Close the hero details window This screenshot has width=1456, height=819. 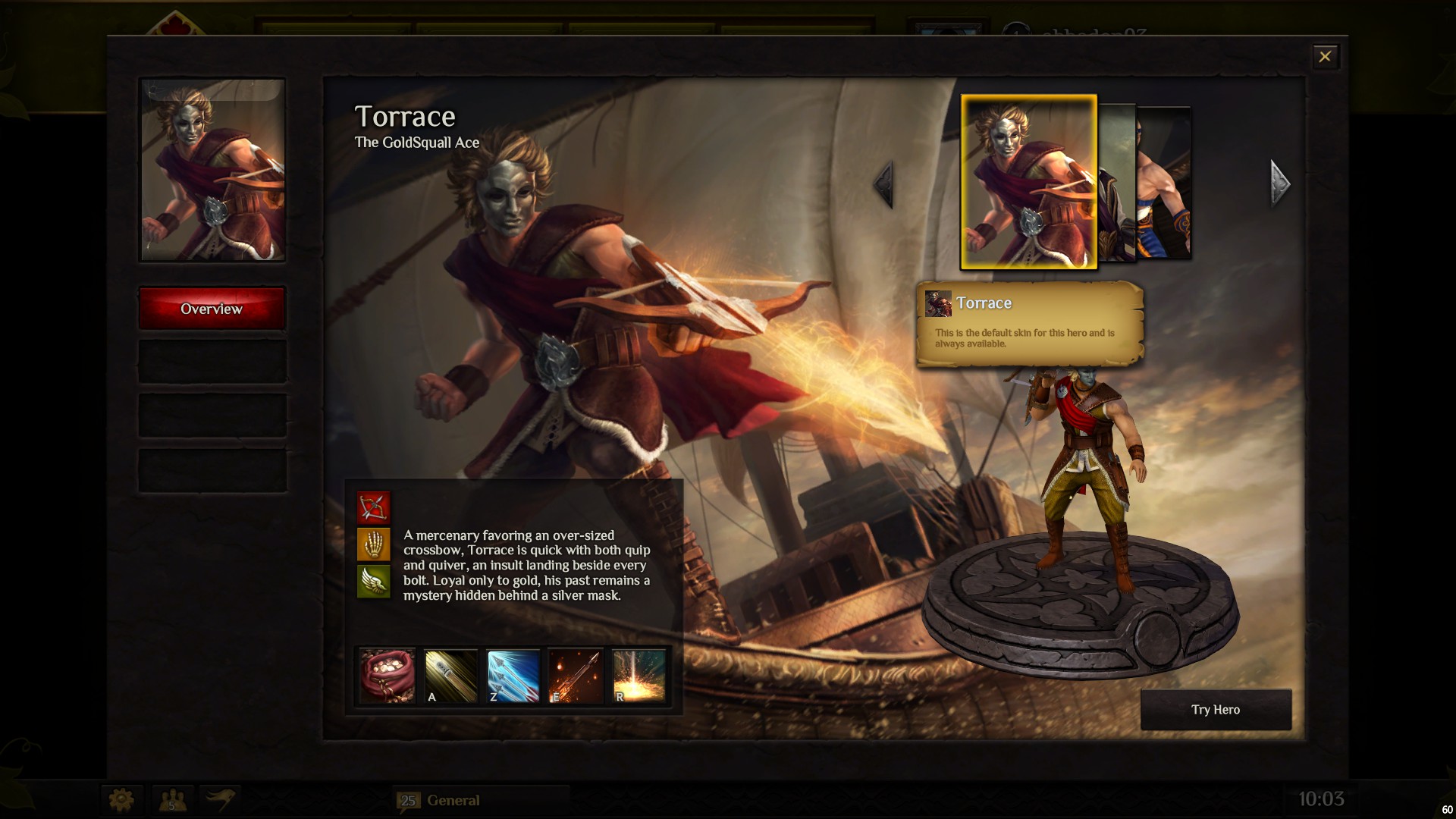1325,57
